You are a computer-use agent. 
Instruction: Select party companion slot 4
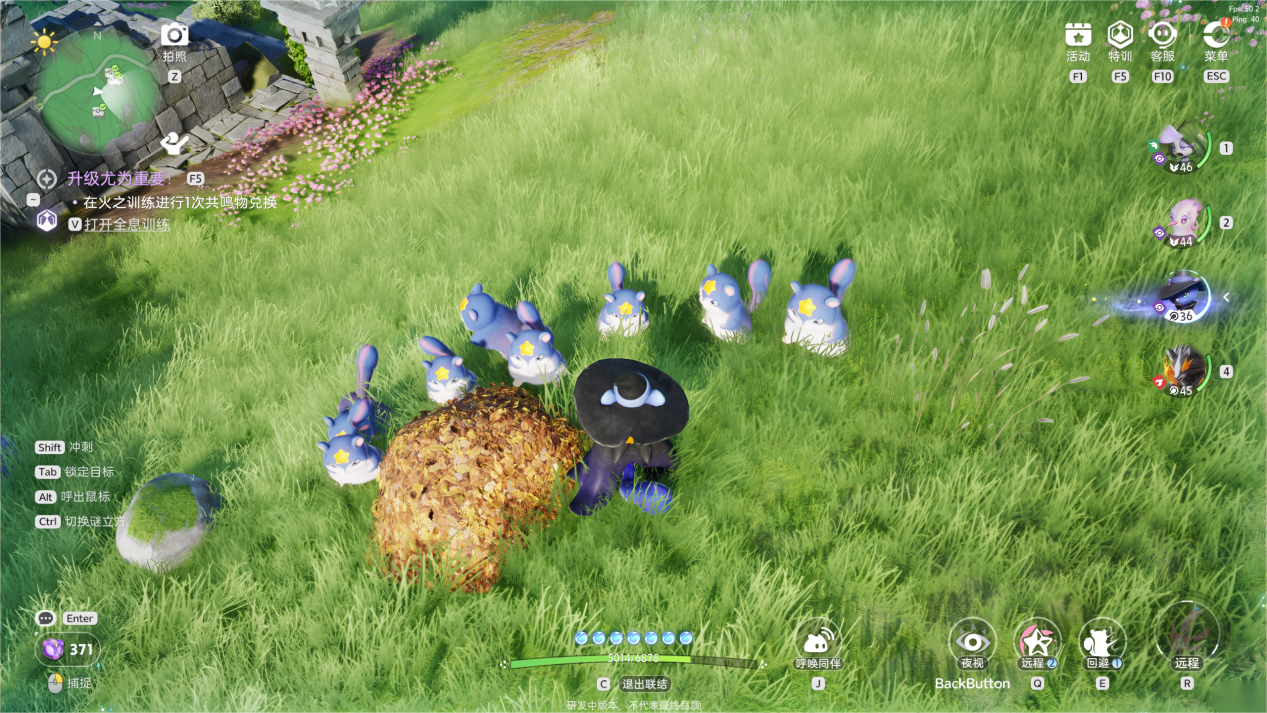(x=1183, y=371)
